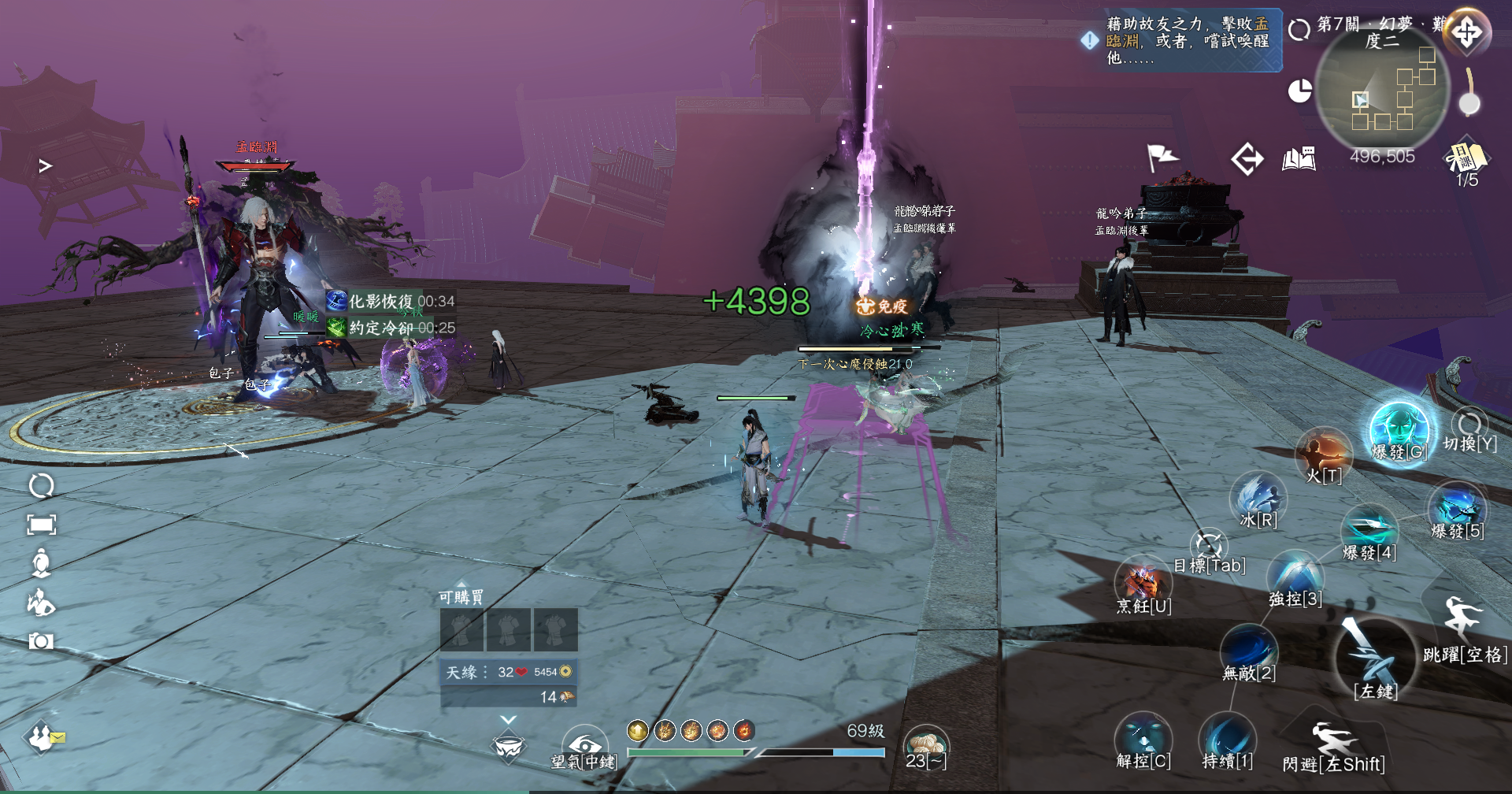Open the 日課 daily tasks icon
1512x794 pixels.
pyautogui.click(x=1466, y=158)
